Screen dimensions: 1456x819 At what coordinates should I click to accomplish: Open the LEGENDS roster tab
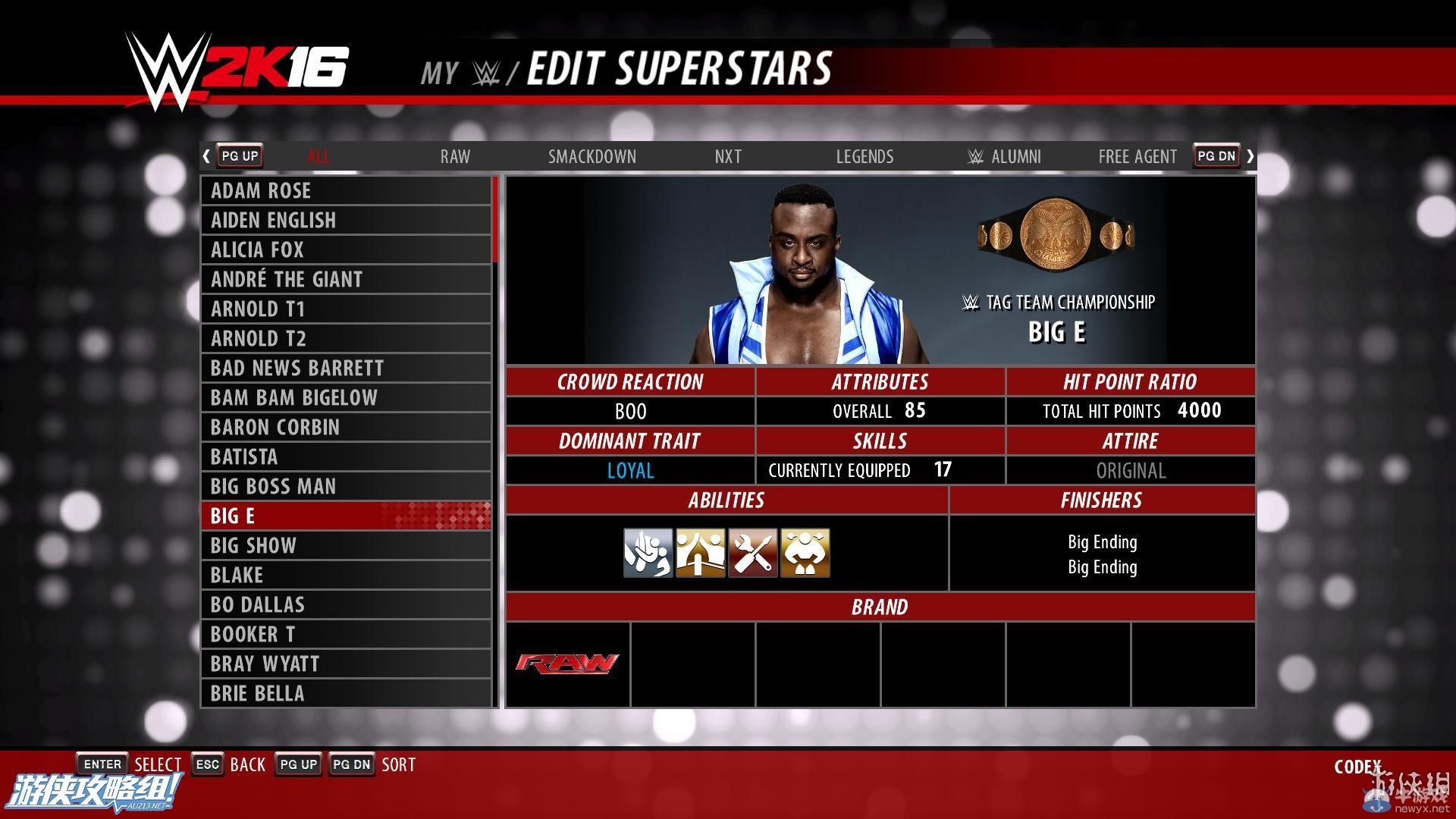[864, 156]
